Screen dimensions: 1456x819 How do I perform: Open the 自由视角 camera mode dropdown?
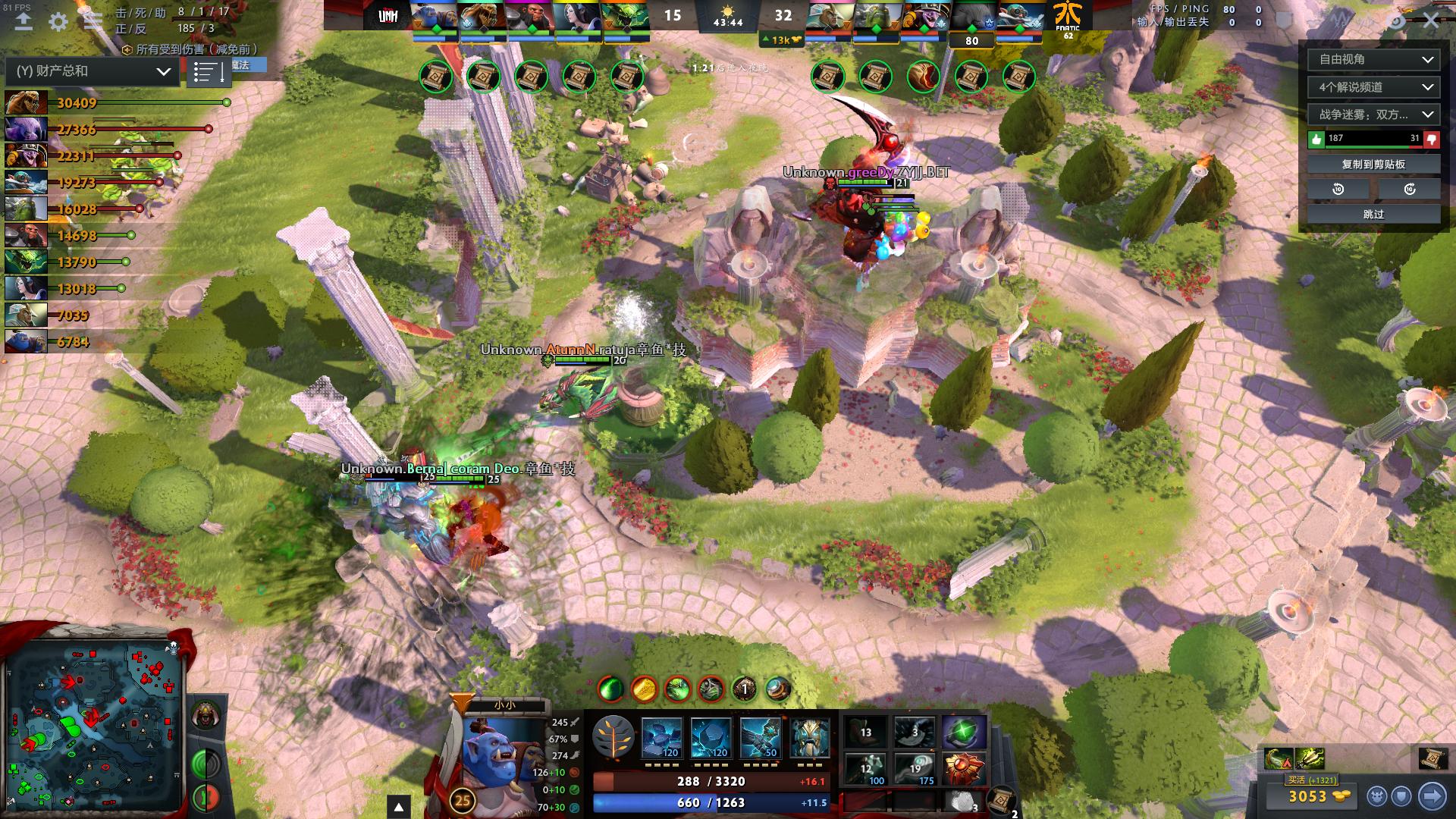[1373, 60]
